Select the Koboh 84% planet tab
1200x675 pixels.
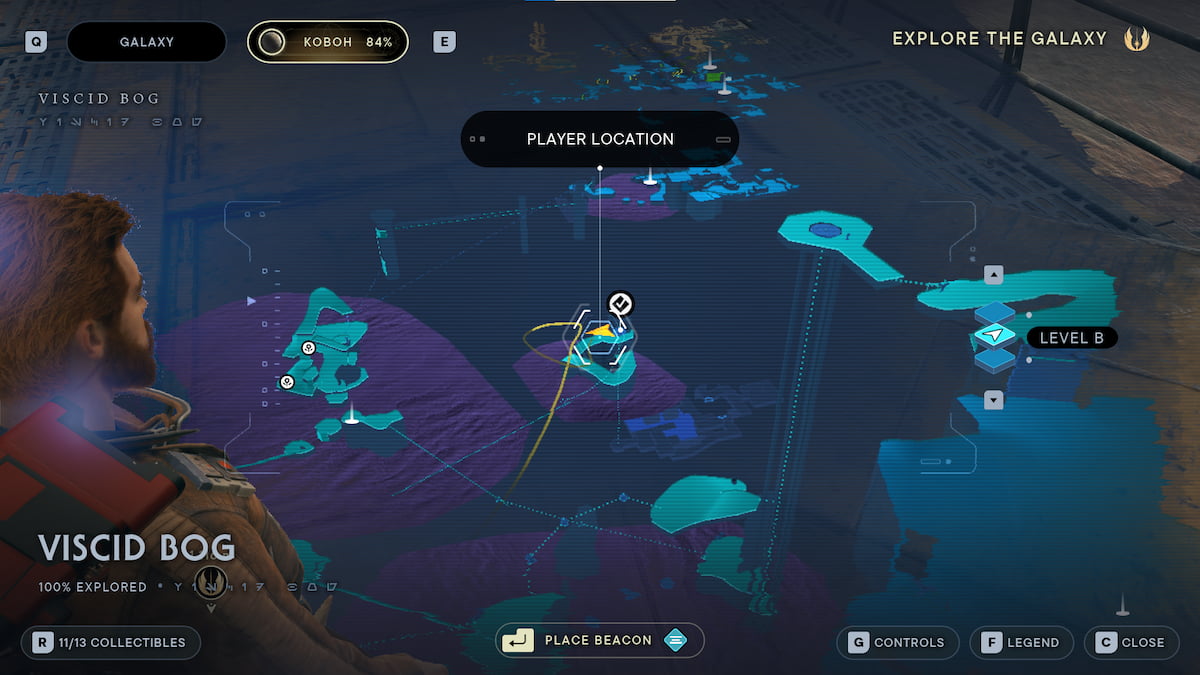pos(328,42)
